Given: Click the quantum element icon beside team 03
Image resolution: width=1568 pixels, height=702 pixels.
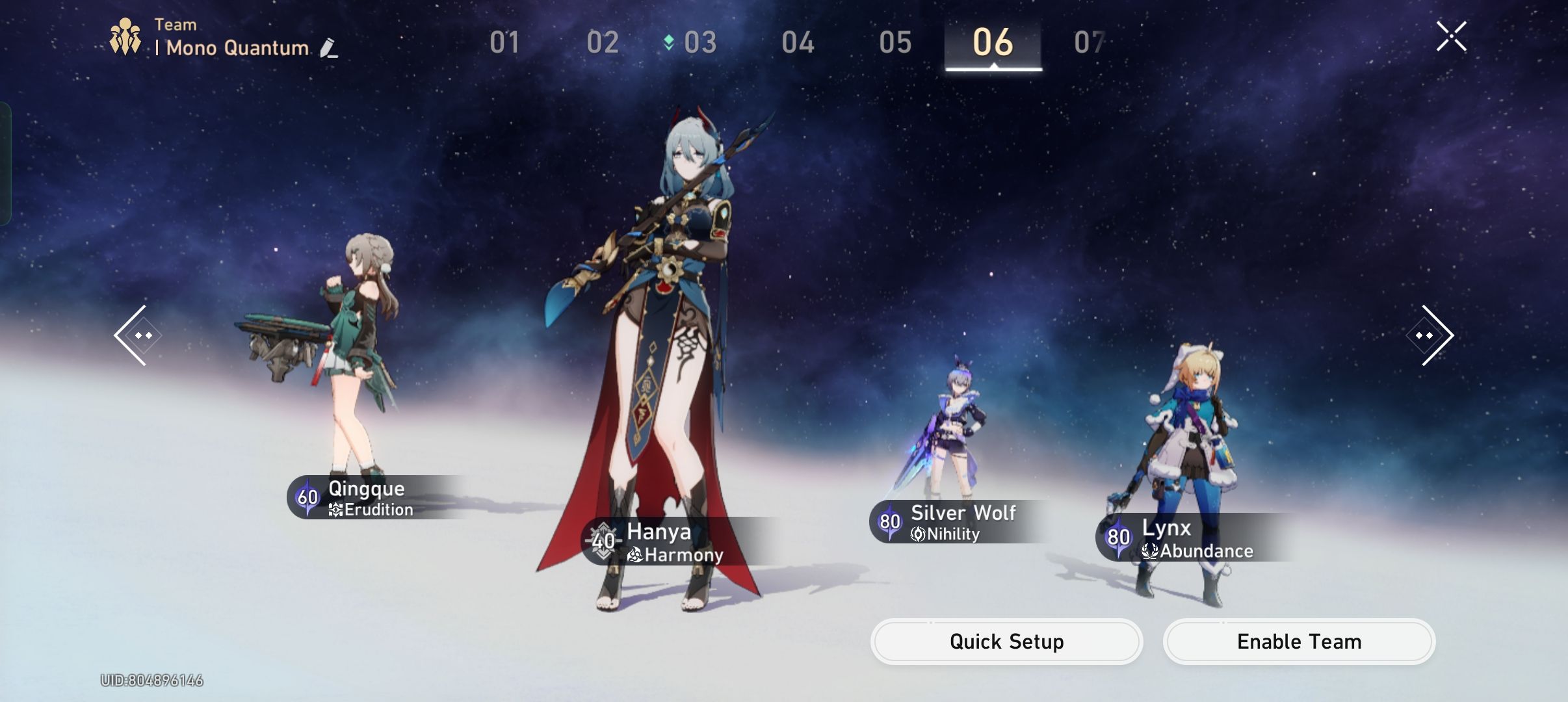Looking at the screenshot, I should pyautogui.click(x=669, y=42).
